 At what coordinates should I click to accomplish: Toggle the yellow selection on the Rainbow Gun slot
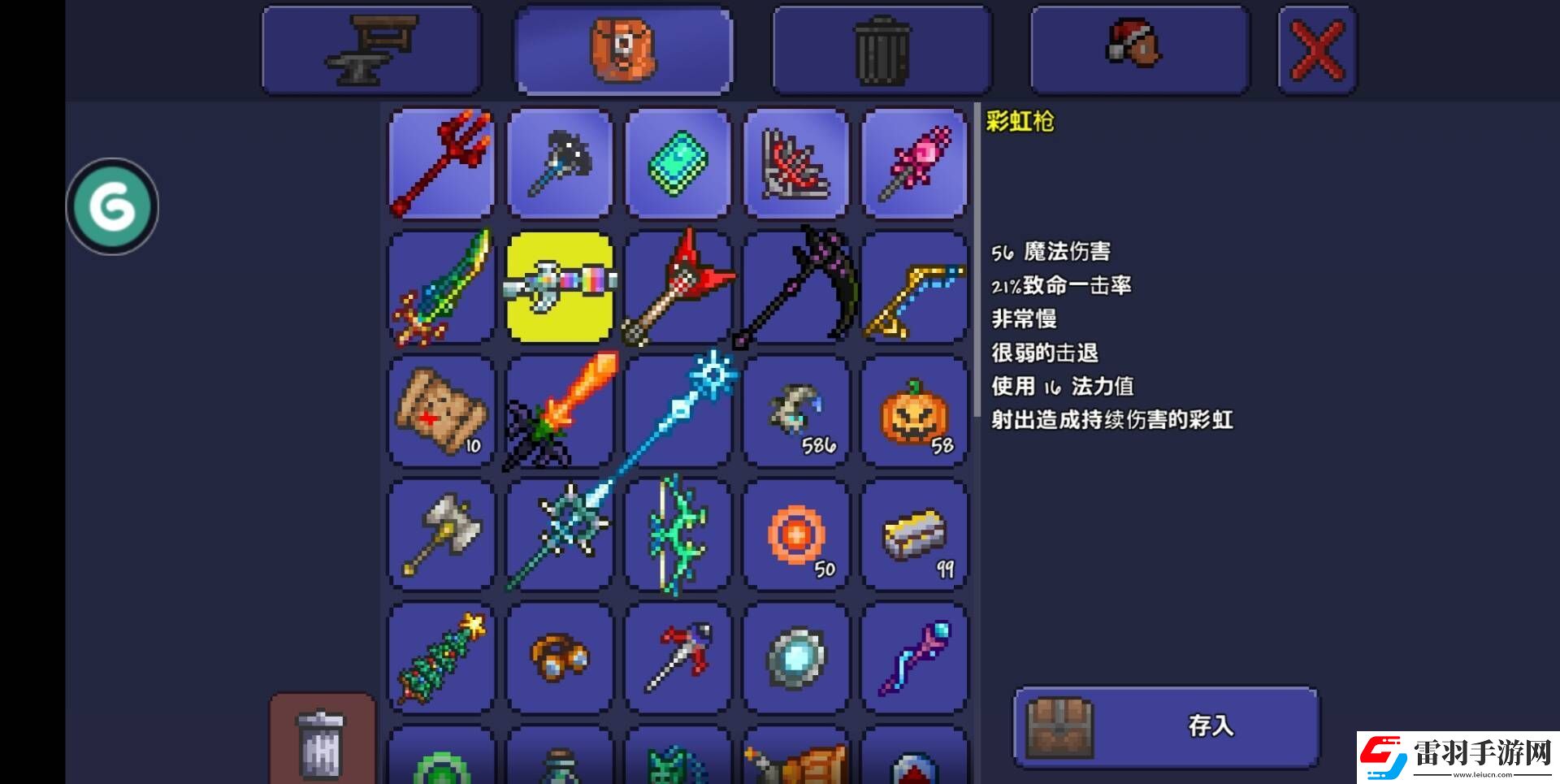click(559, 288)
